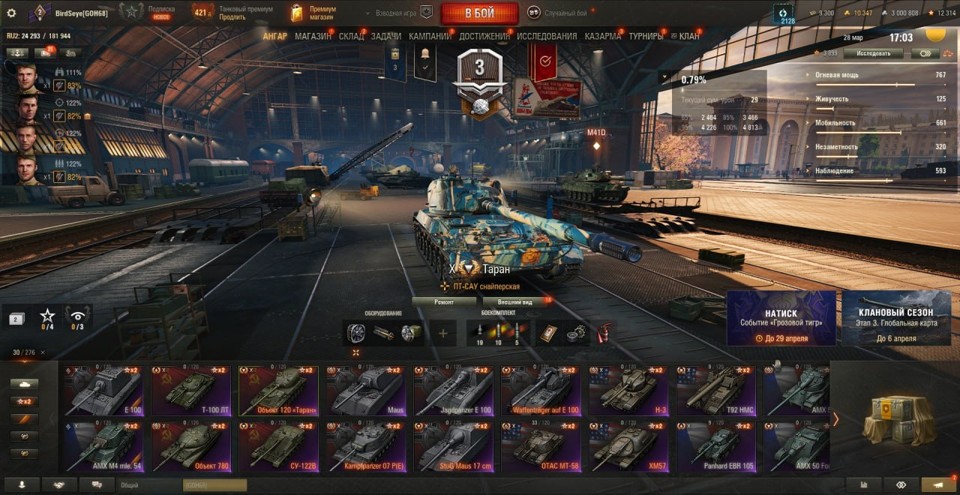Open the settings gear icon

(x=12, y=13)
